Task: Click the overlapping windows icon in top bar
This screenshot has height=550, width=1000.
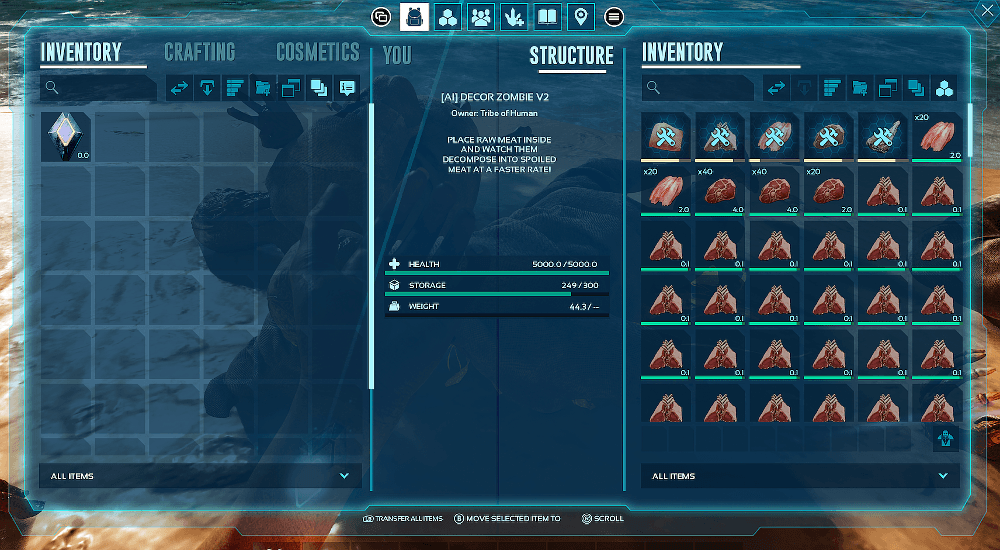Action: click(x=381, y=17)
